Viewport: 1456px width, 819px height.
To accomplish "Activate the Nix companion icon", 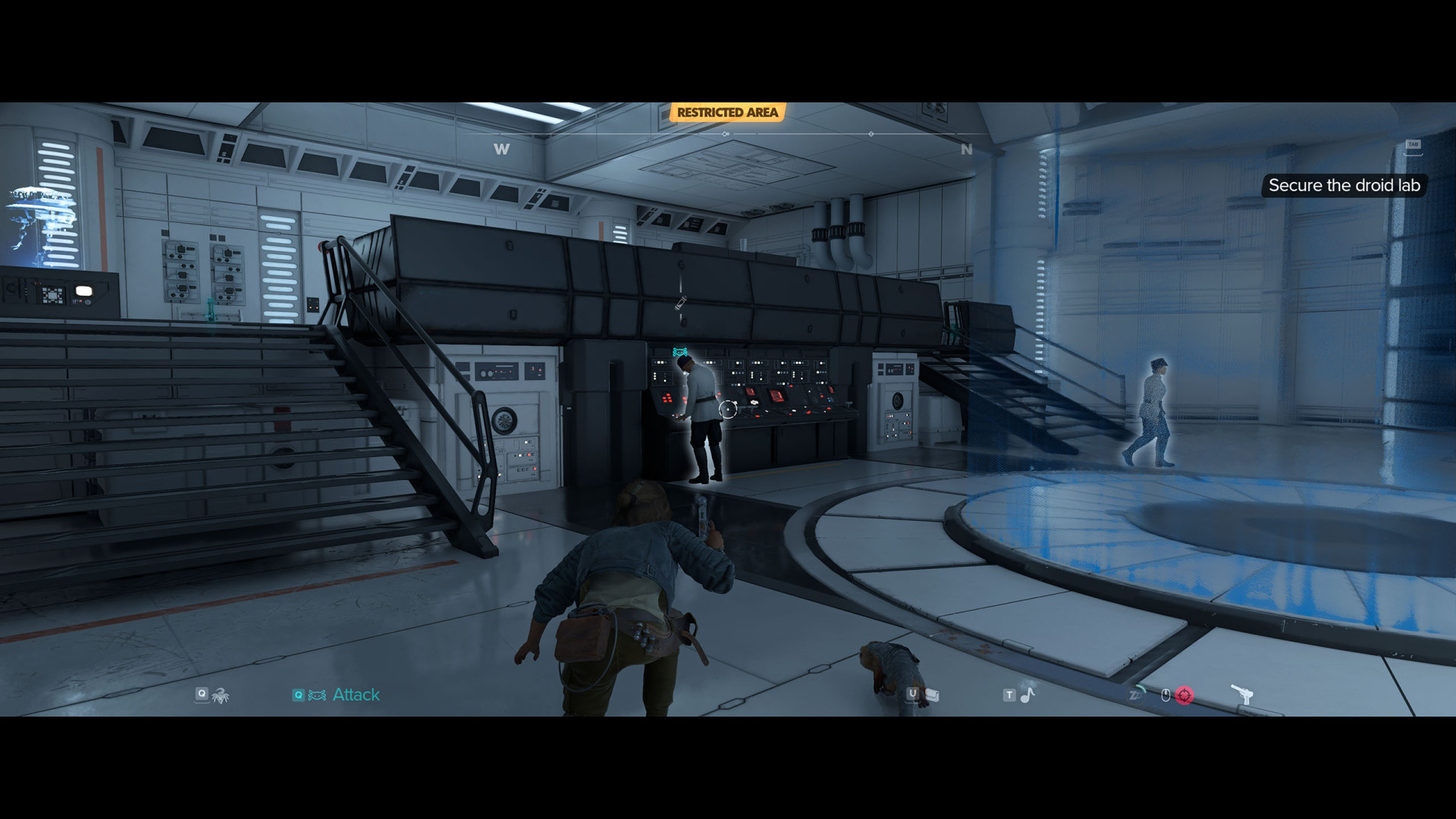I will [x=220, y=695].
